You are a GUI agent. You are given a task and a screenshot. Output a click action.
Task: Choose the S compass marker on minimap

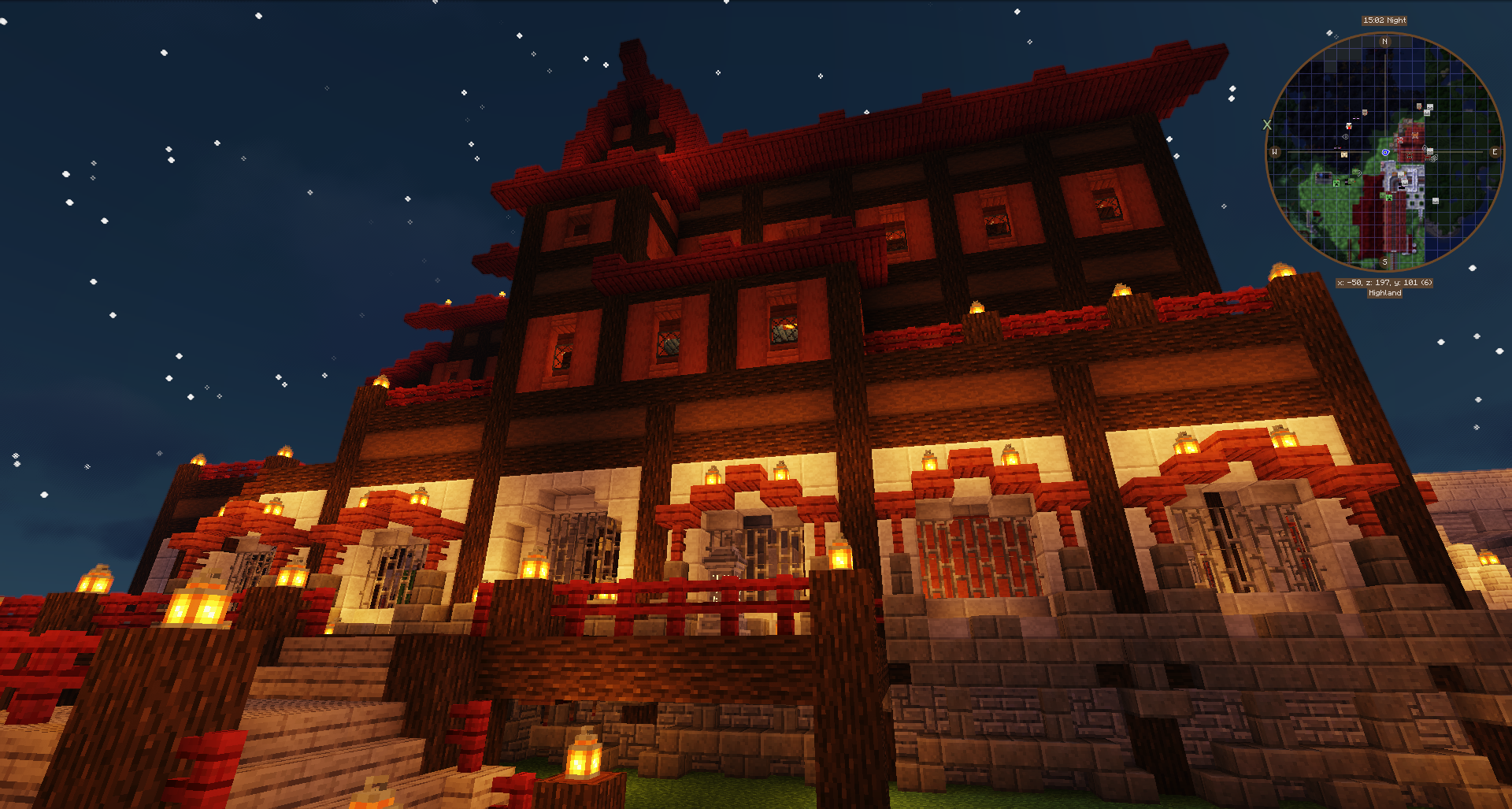[x=1384, y=262]
